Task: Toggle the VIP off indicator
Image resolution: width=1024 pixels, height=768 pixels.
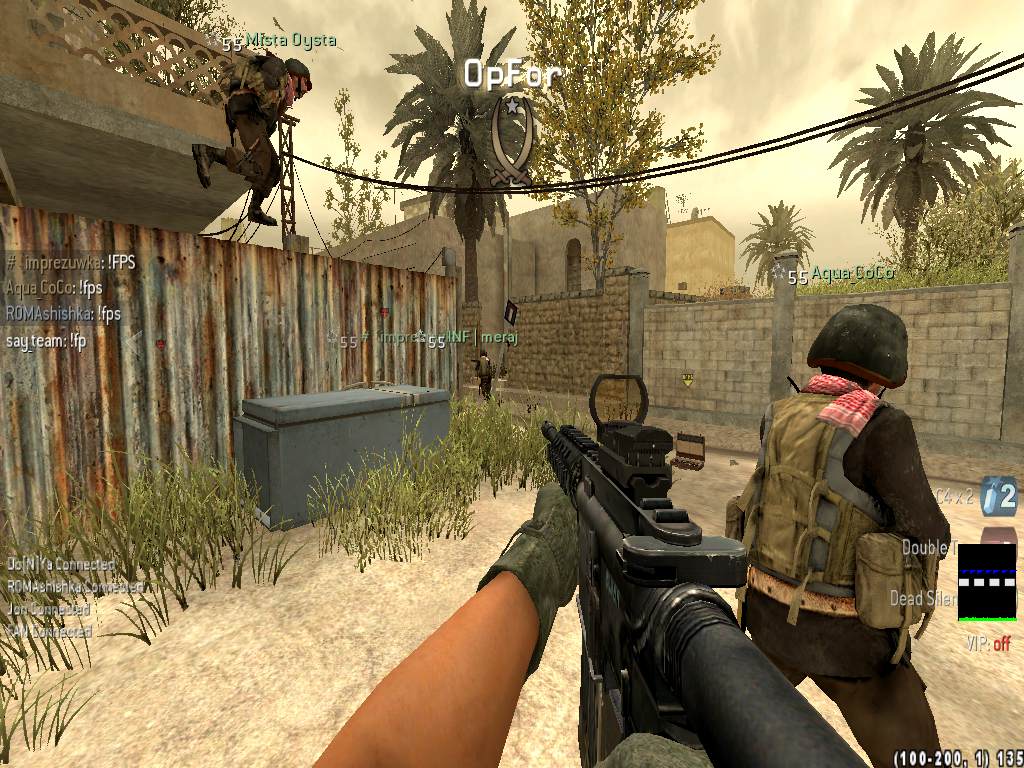Action: point(987,643)
